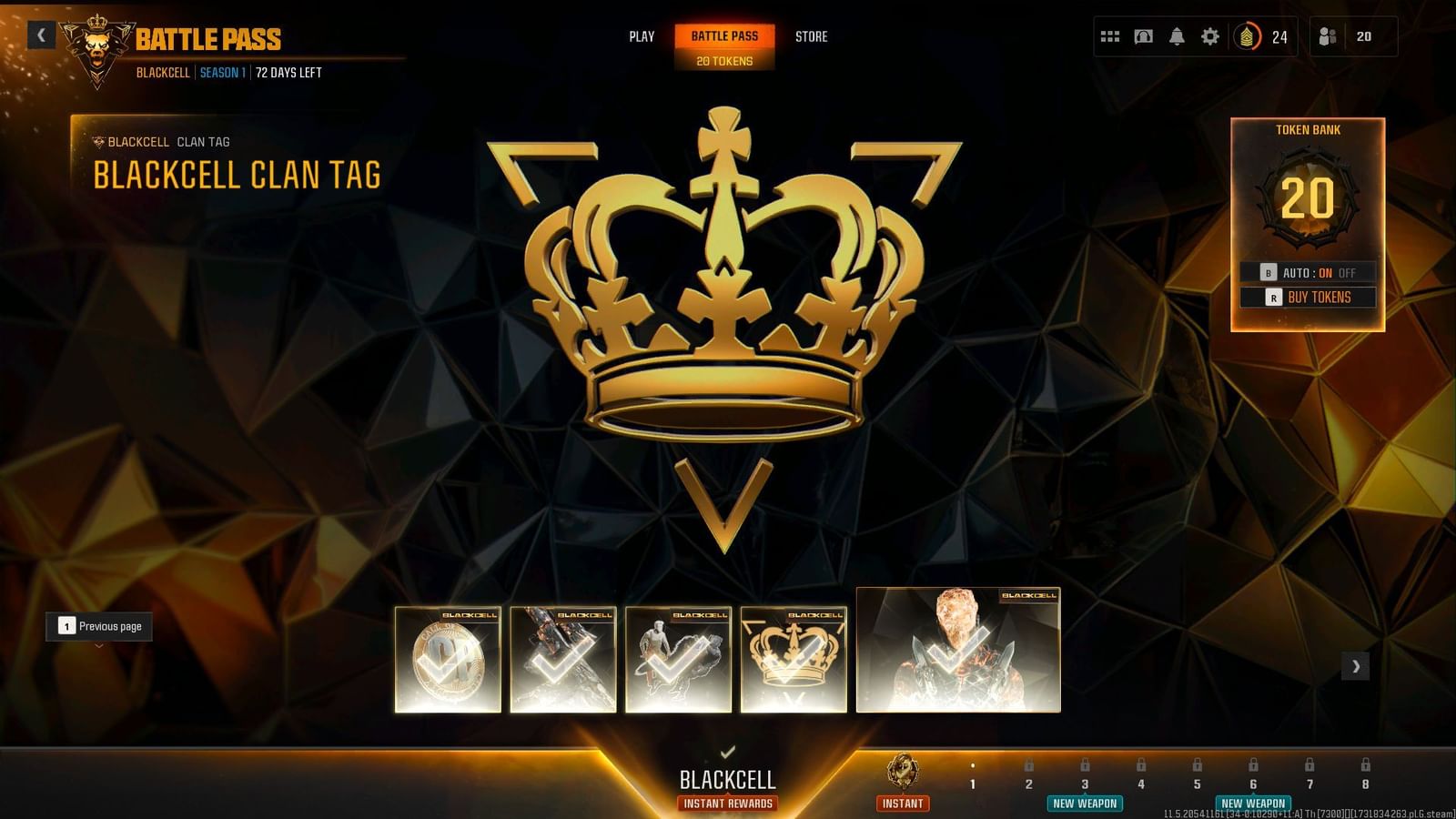Switch to the STORE tab
The image size is (1456, 819).
[x=811, y=37]
